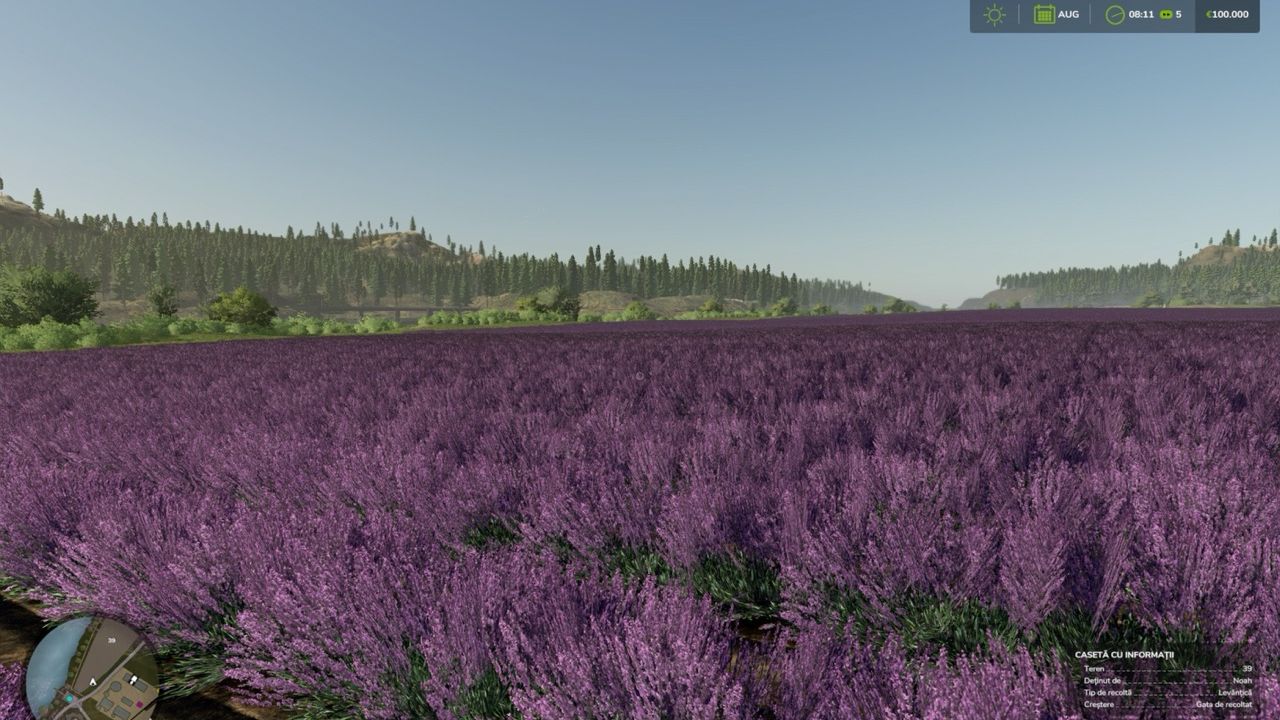Select the white vehicle icon on the minimap
This screenshot has height=720, width=1280.
point(134,680)
